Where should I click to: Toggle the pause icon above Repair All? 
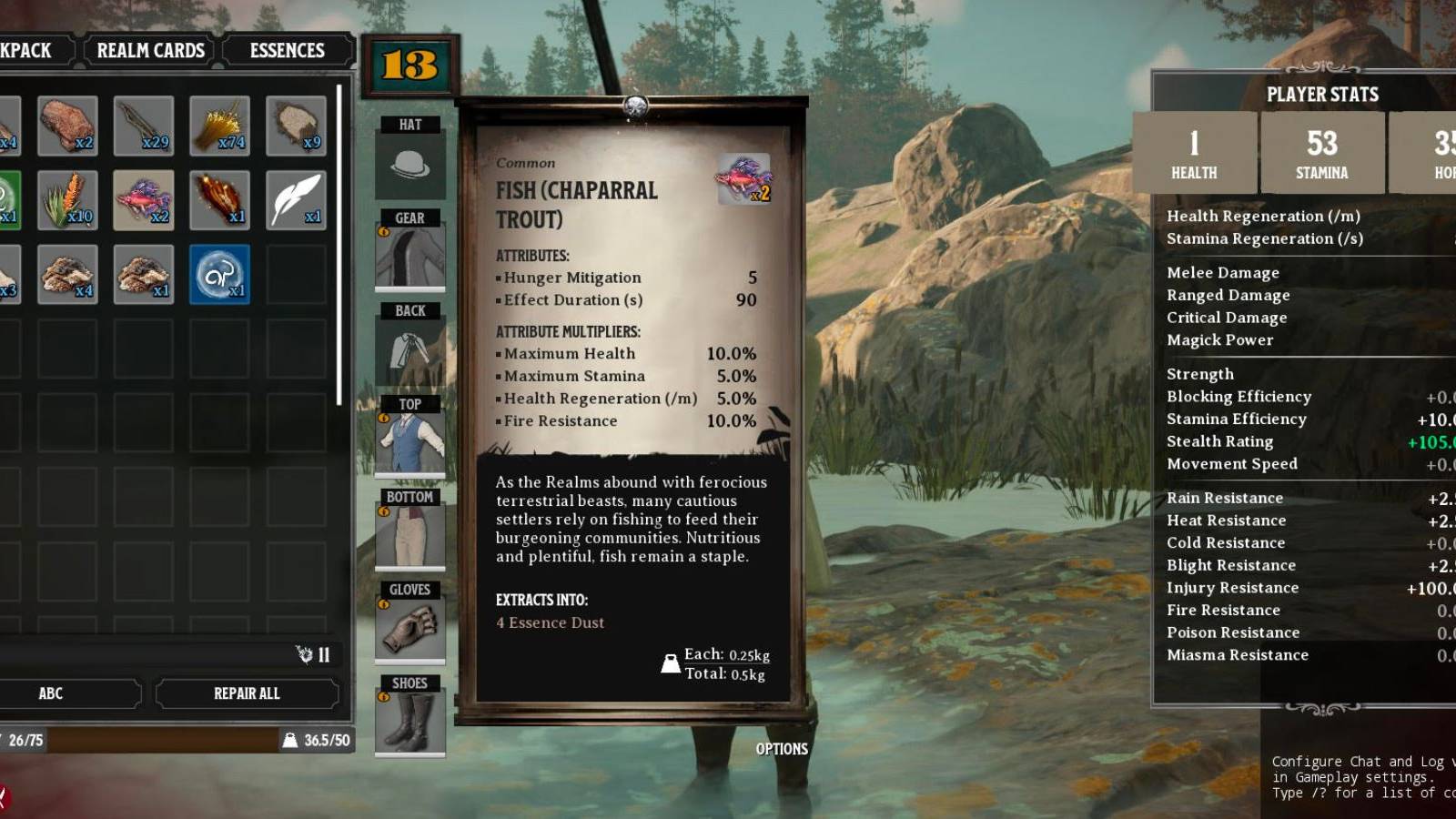323,655
